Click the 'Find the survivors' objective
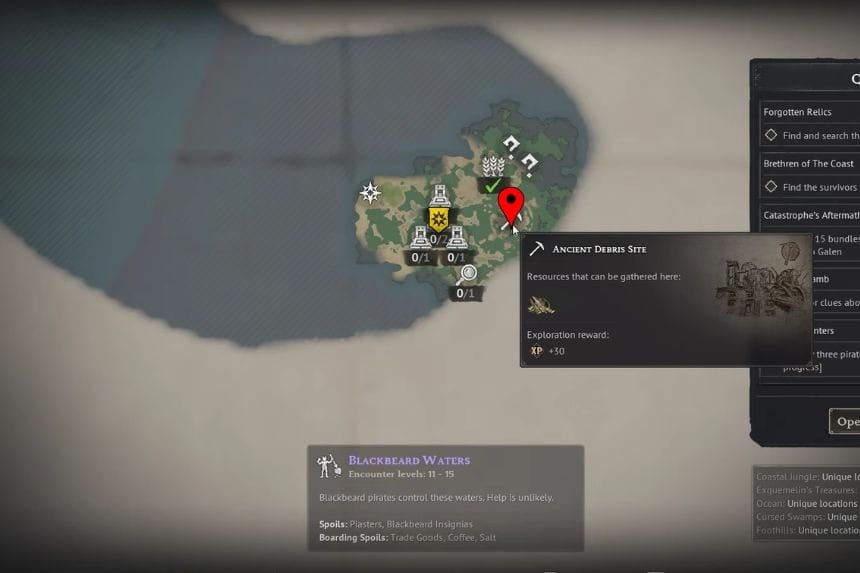 (x=819, y=187)
